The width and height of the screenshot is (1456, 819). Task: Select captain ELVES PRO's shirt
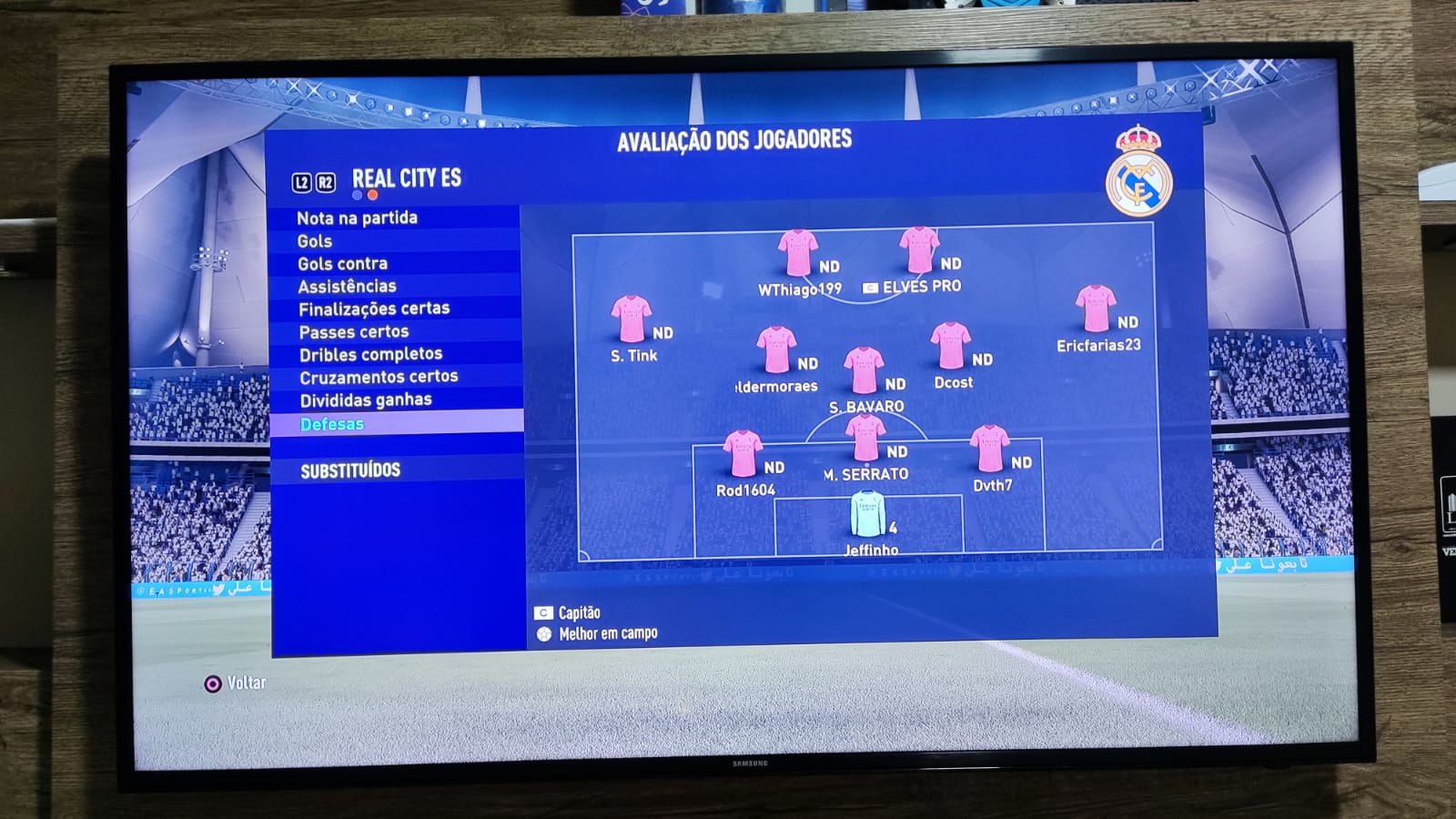click(918, 249)
